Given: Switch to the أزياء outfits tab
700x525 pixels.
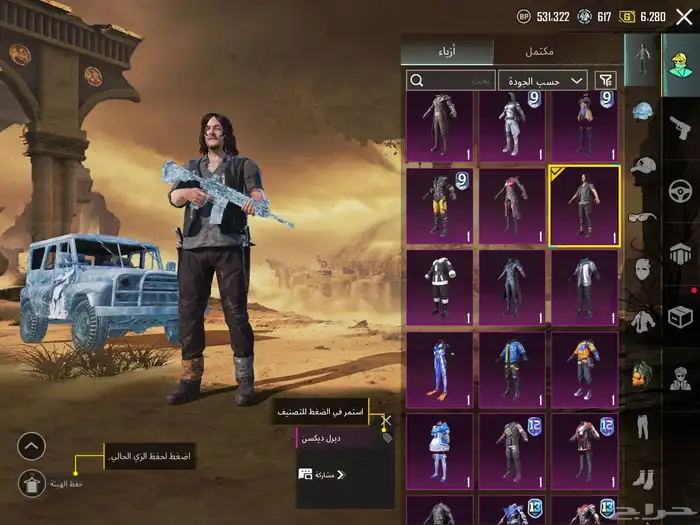Looking at the screenshot, I should pos(449,52).
